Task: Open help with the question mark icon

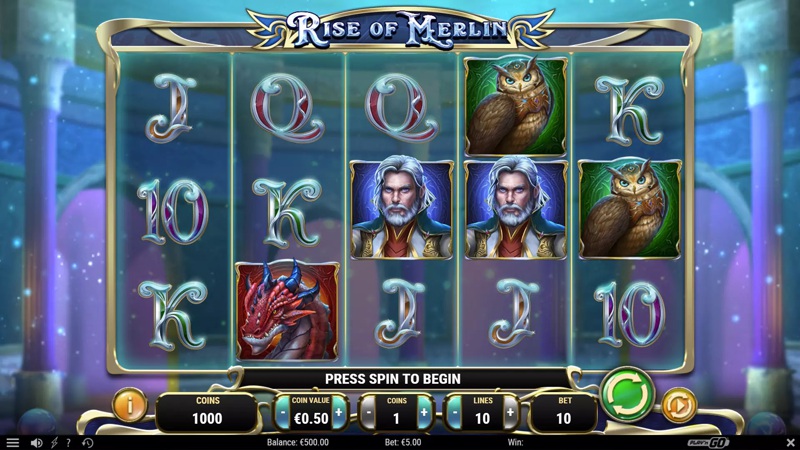Action: point(70,442)
